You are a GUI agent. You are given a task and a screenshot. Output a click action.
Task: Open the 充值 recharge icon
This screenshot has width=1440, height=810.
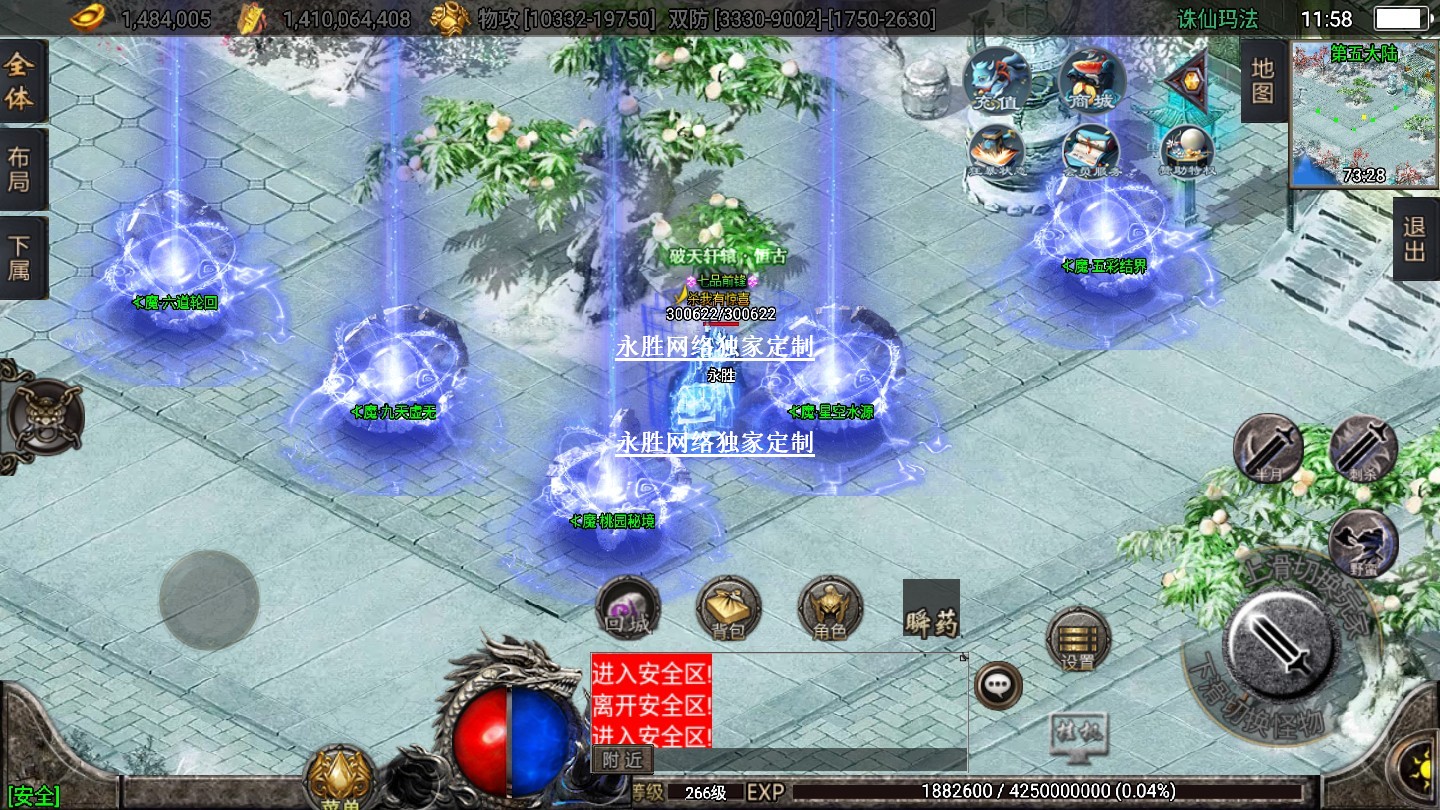click(x=996, y=80)
